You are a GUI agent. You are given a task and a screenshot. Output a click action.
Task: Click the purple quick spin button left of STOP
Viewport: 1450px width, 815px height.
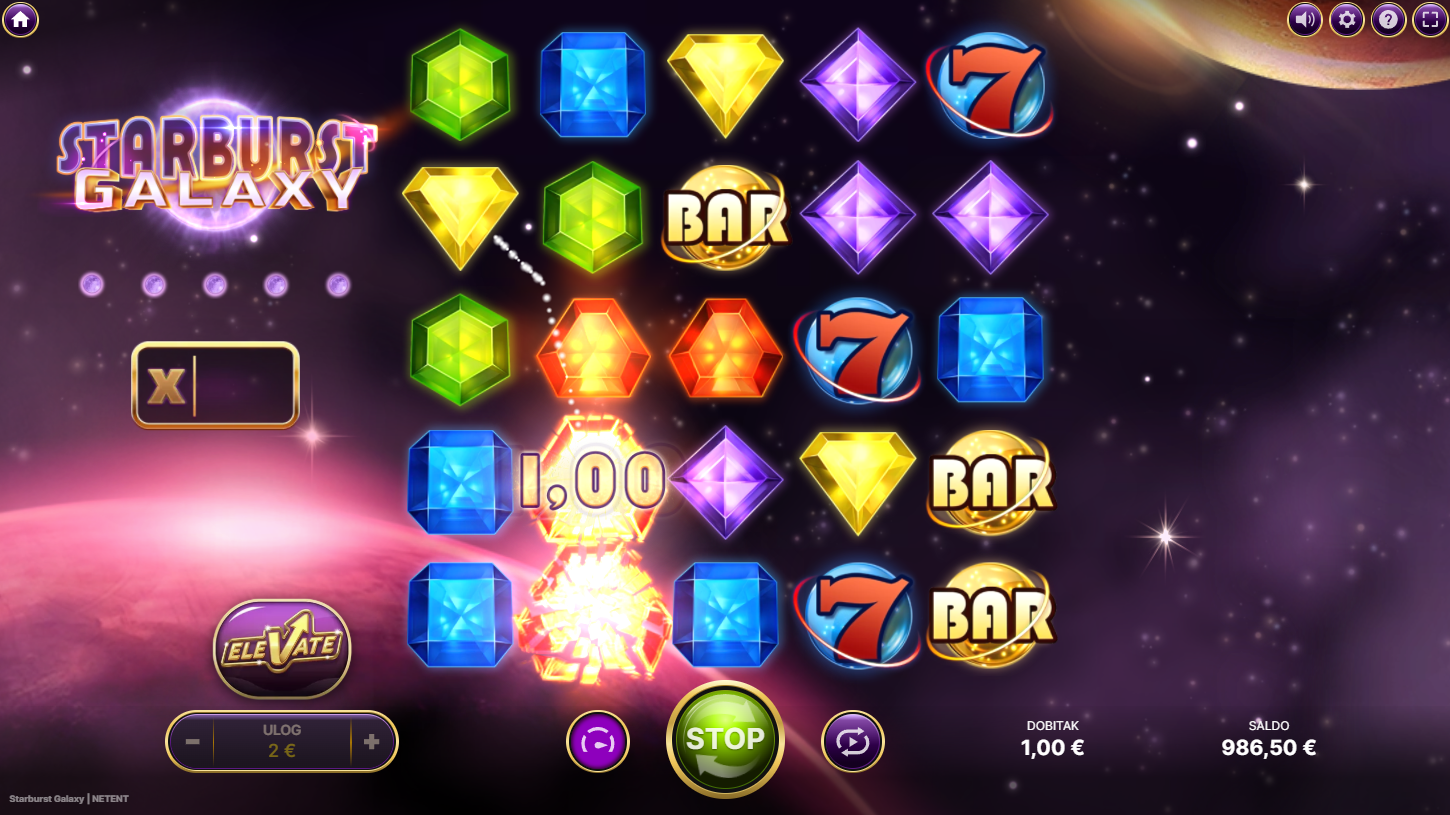[598, 742]
